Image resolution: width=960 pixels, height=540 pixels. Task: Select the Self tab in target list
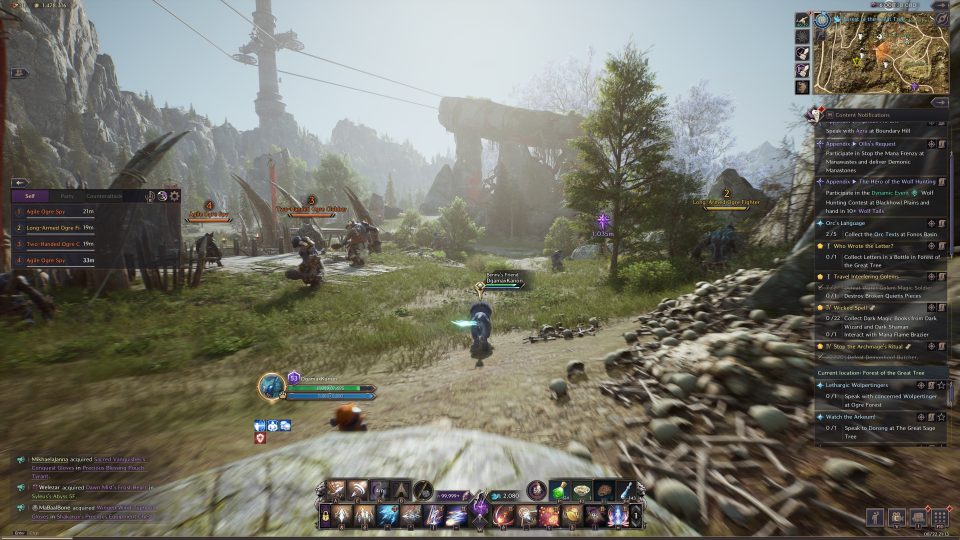30,196
